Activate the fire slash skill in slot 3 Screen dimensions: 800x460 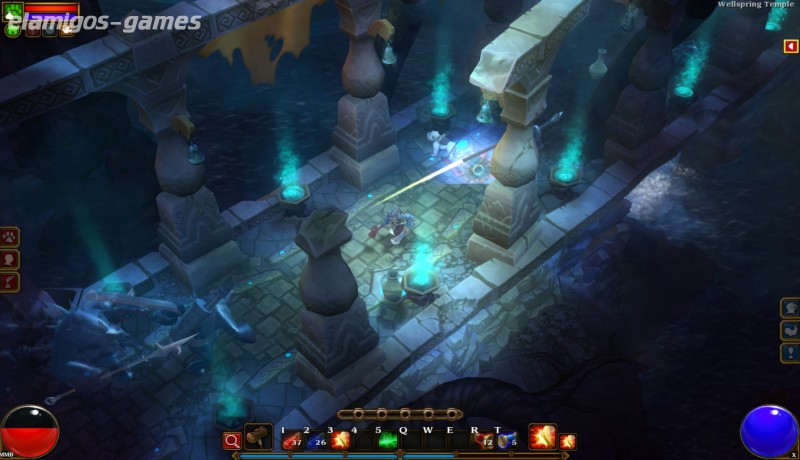340,440
